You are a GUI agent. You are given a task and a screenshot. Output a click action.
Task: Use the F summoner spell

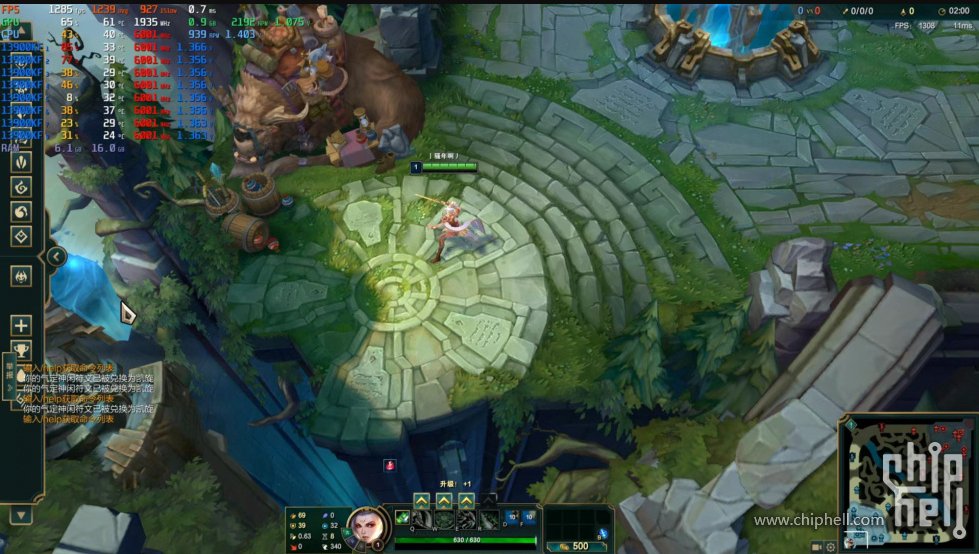click(529, 517)
